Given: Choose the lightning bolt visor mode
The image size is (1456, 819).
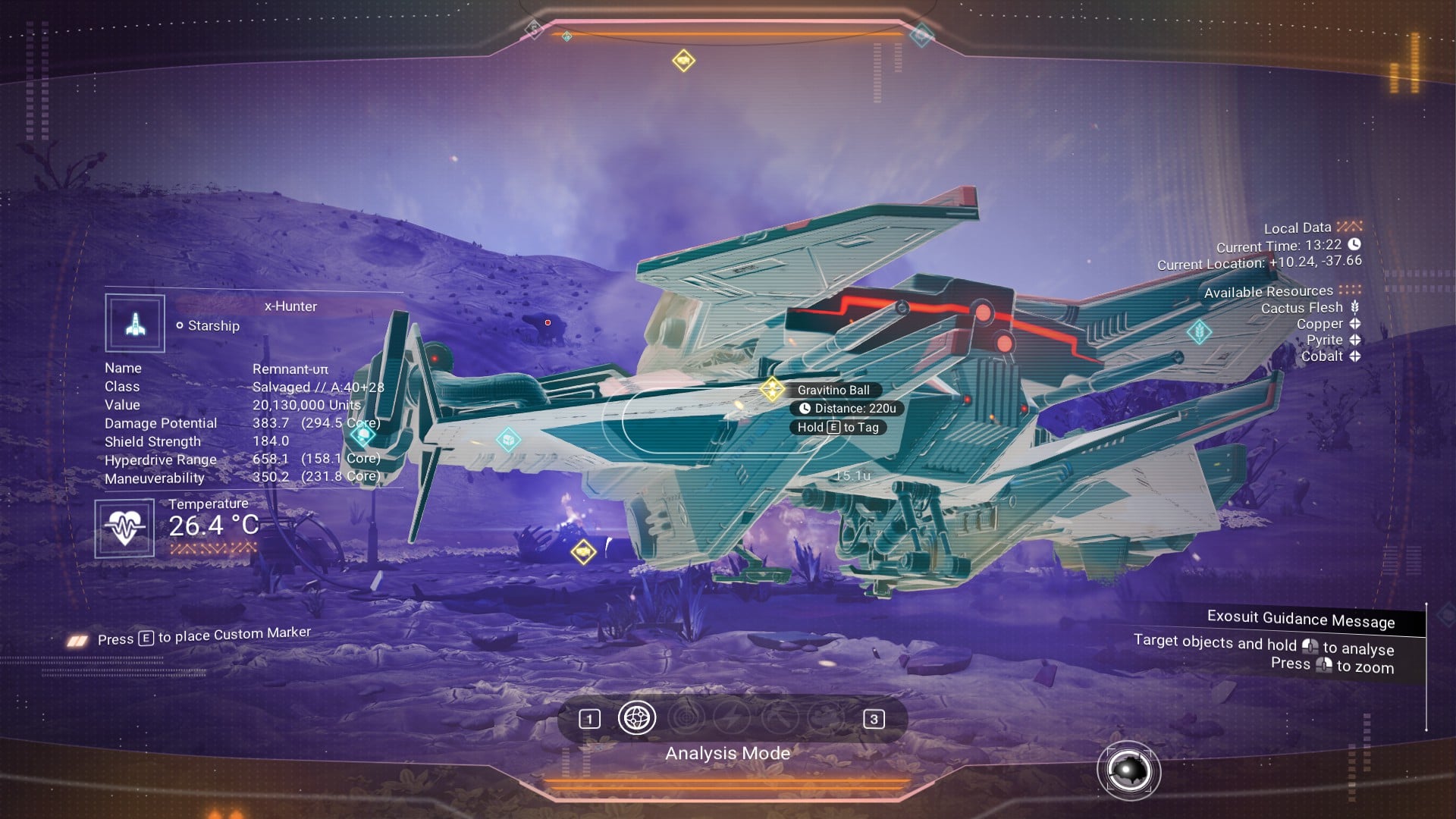Looking at the screenshot, I should tap(732, 717).
